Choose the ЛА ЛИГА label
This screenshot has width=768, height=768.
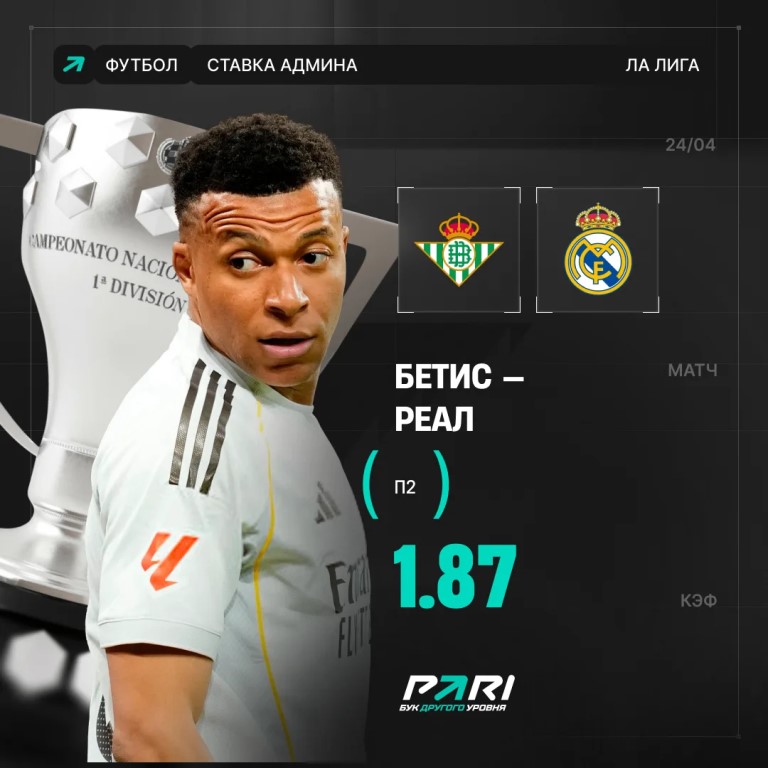tap(662, 66)
